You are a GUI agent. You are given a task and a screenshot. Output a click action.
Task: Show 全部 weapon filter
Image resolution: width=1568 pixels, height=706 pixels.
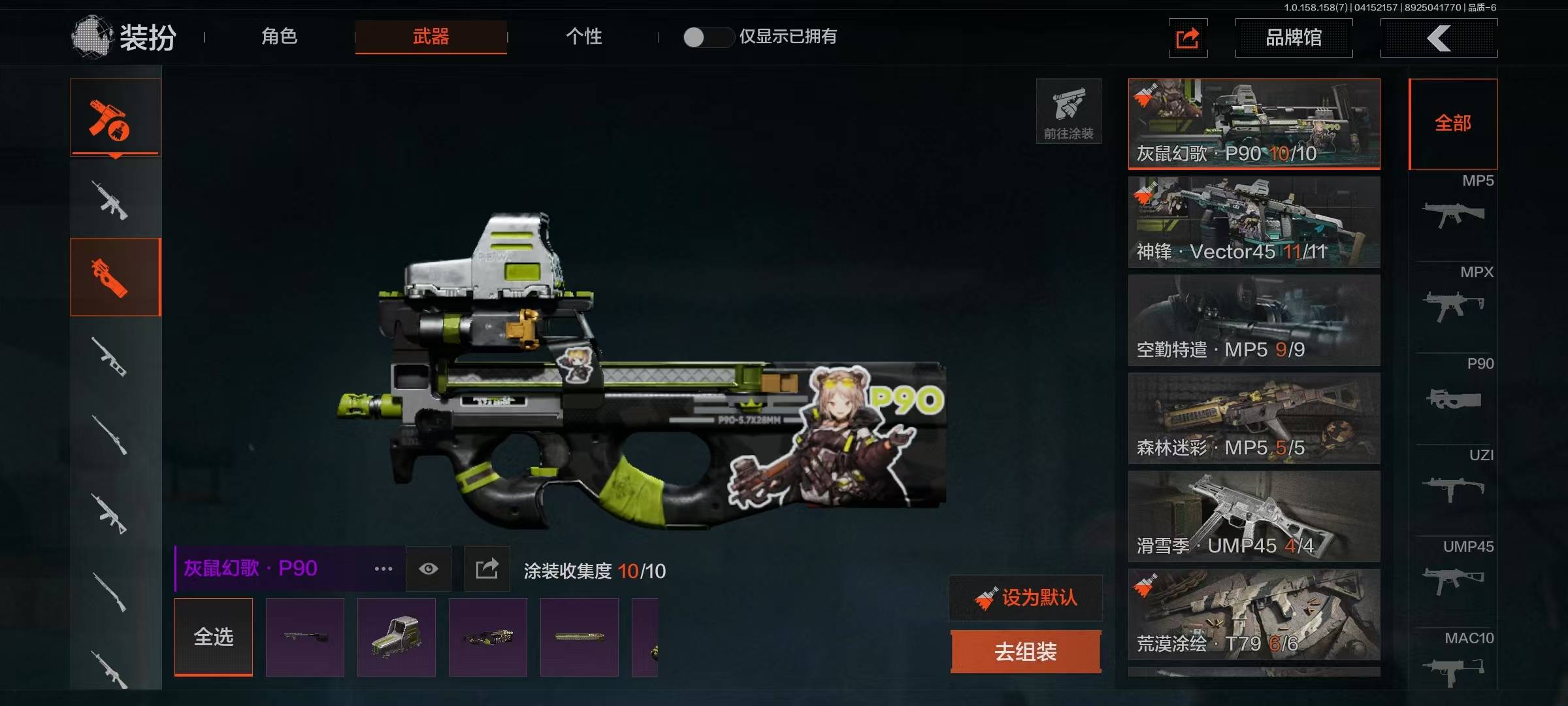pos(1453,124)
